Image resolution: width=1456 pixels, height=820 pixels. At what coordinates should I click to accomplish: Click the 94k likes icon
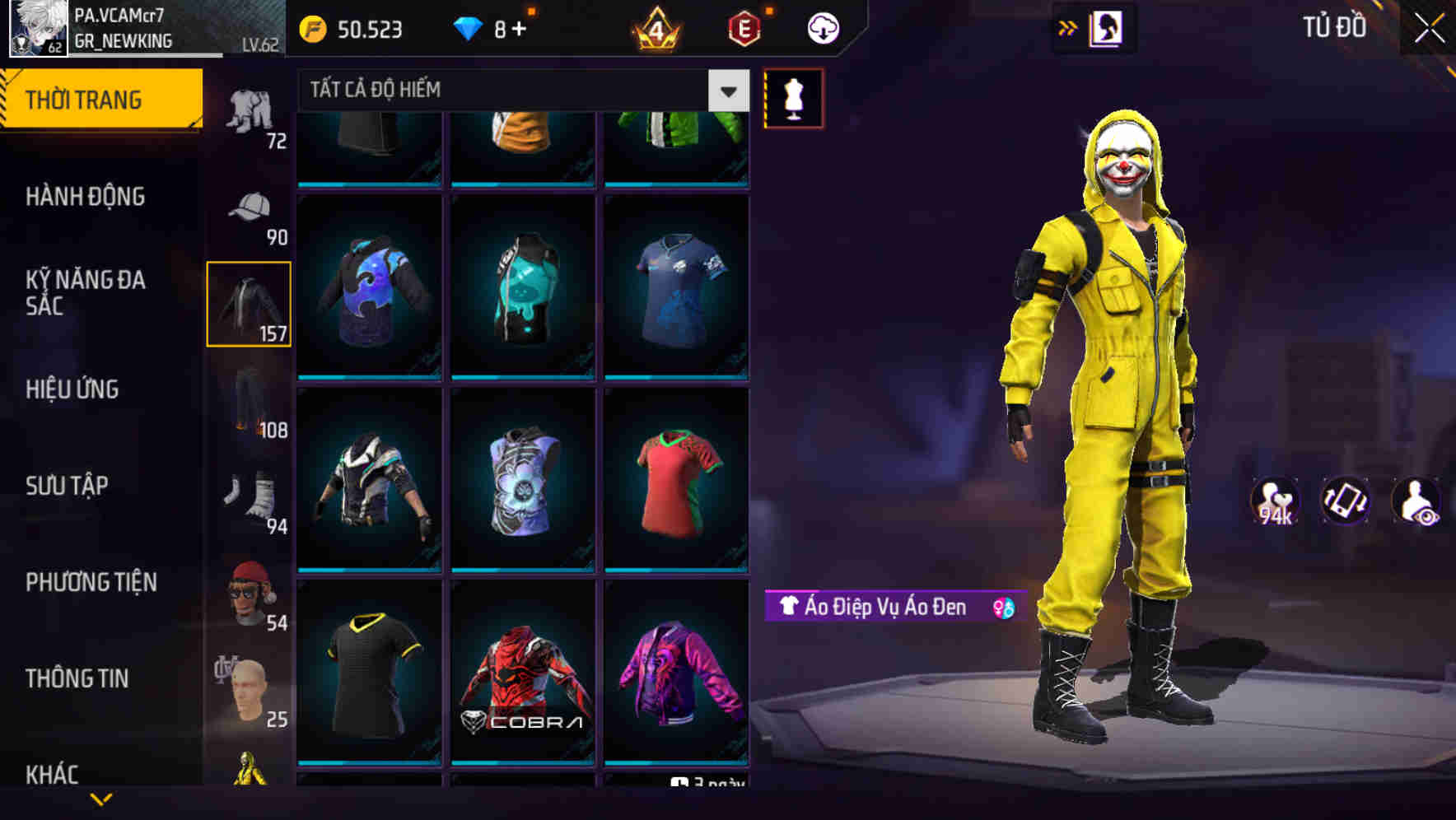[x=1276, y=502]
